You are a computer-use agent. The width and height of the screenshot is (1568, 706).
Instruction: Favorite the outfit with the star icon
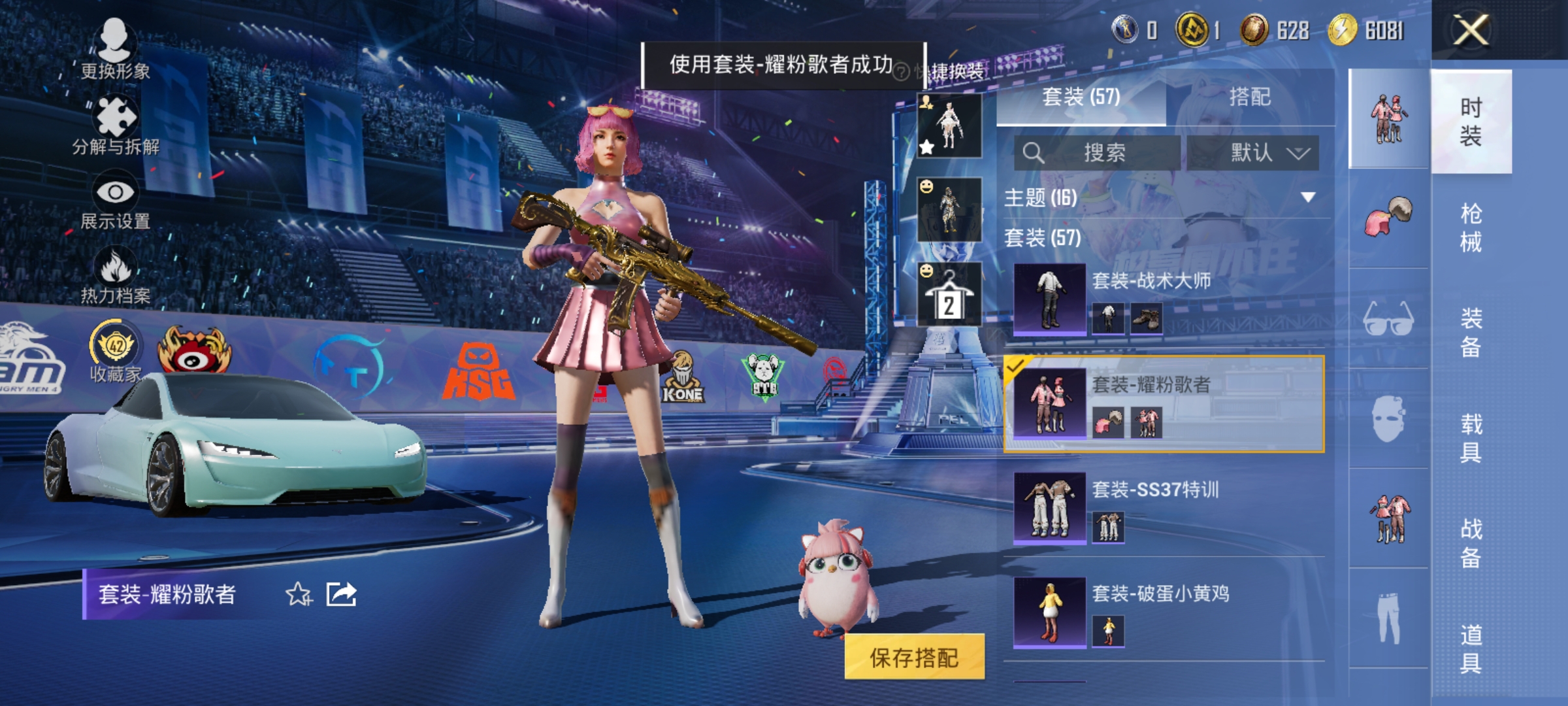pos(299,595)
